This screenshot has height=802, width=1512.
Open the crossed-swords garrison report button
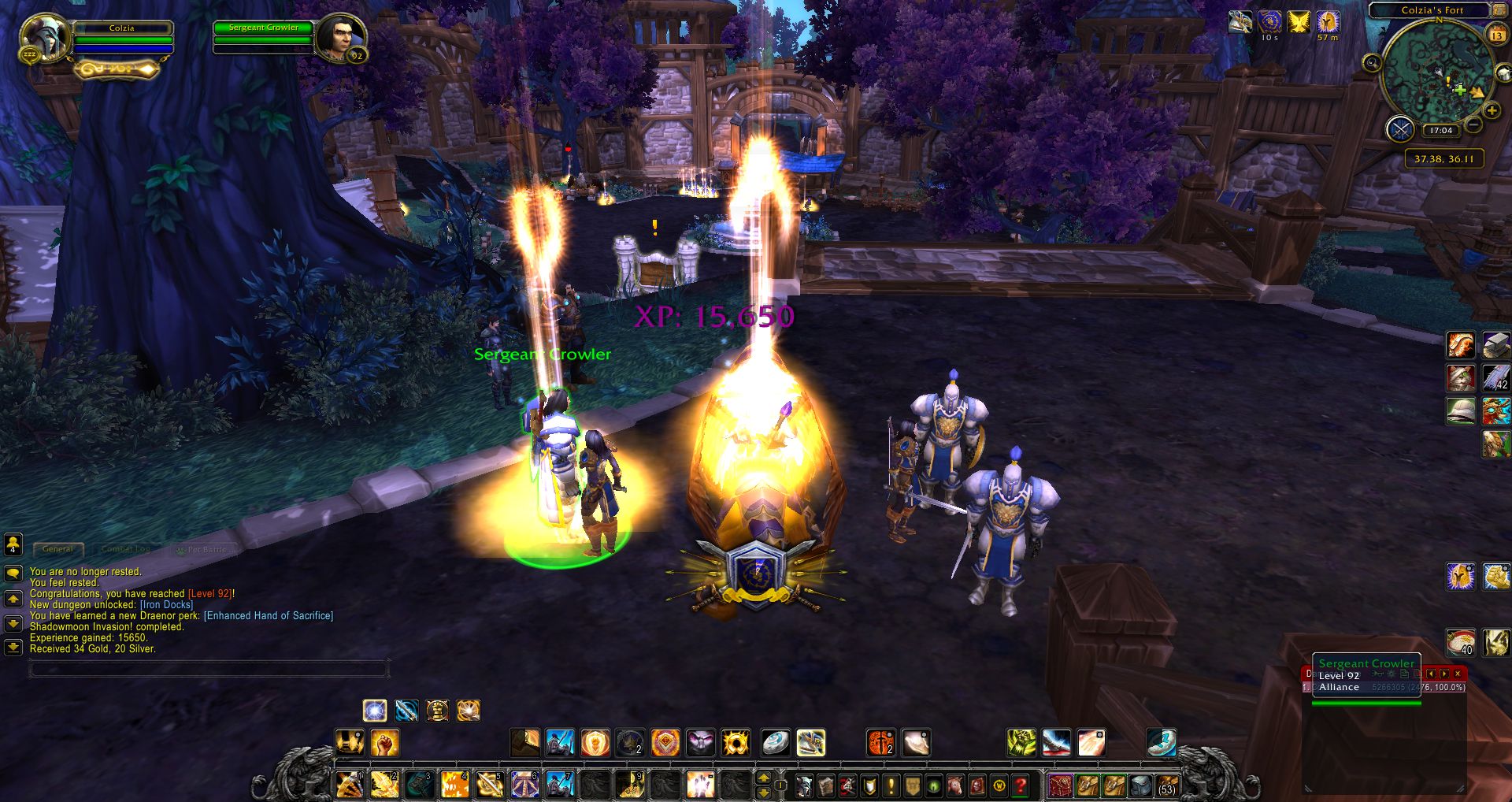pyautogui.click(x=1400, y=128)
